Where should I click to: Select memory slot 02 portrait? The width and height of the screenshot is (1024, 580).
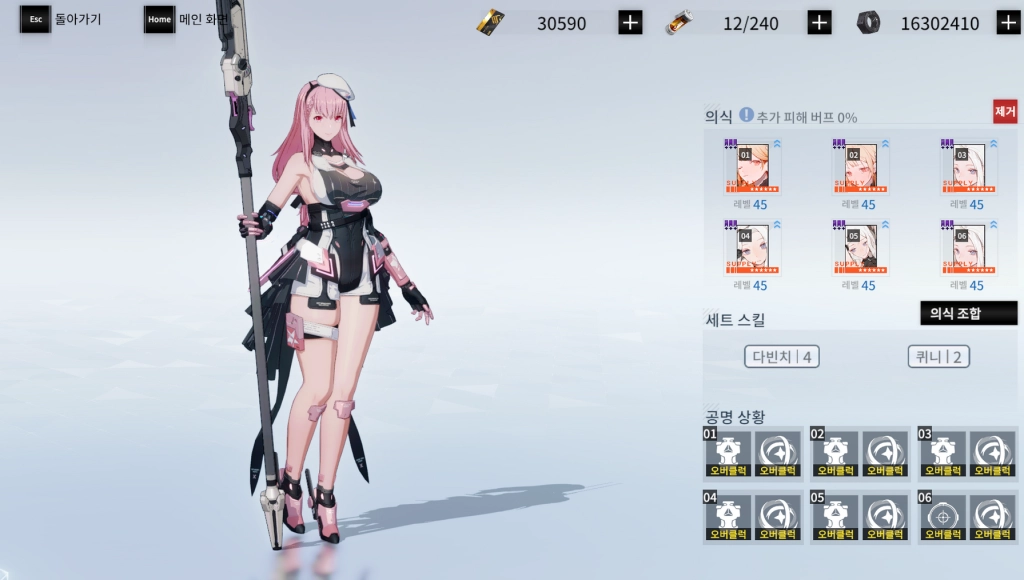(861, 167)
